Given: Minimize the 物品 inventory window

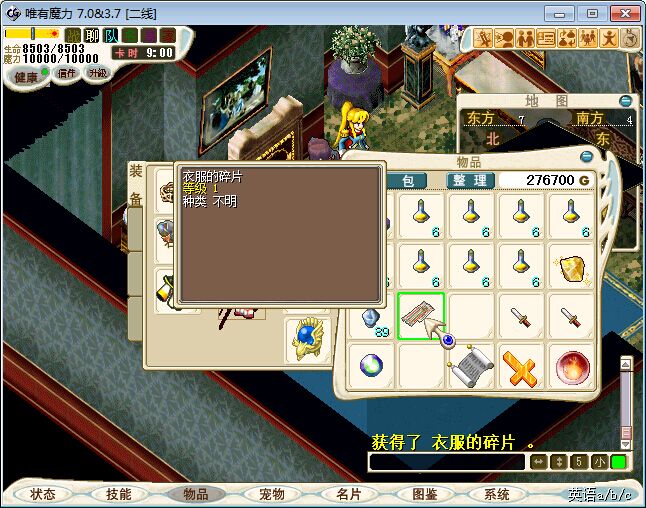Looking at the screenshot, I should click(x=586, y=156).
